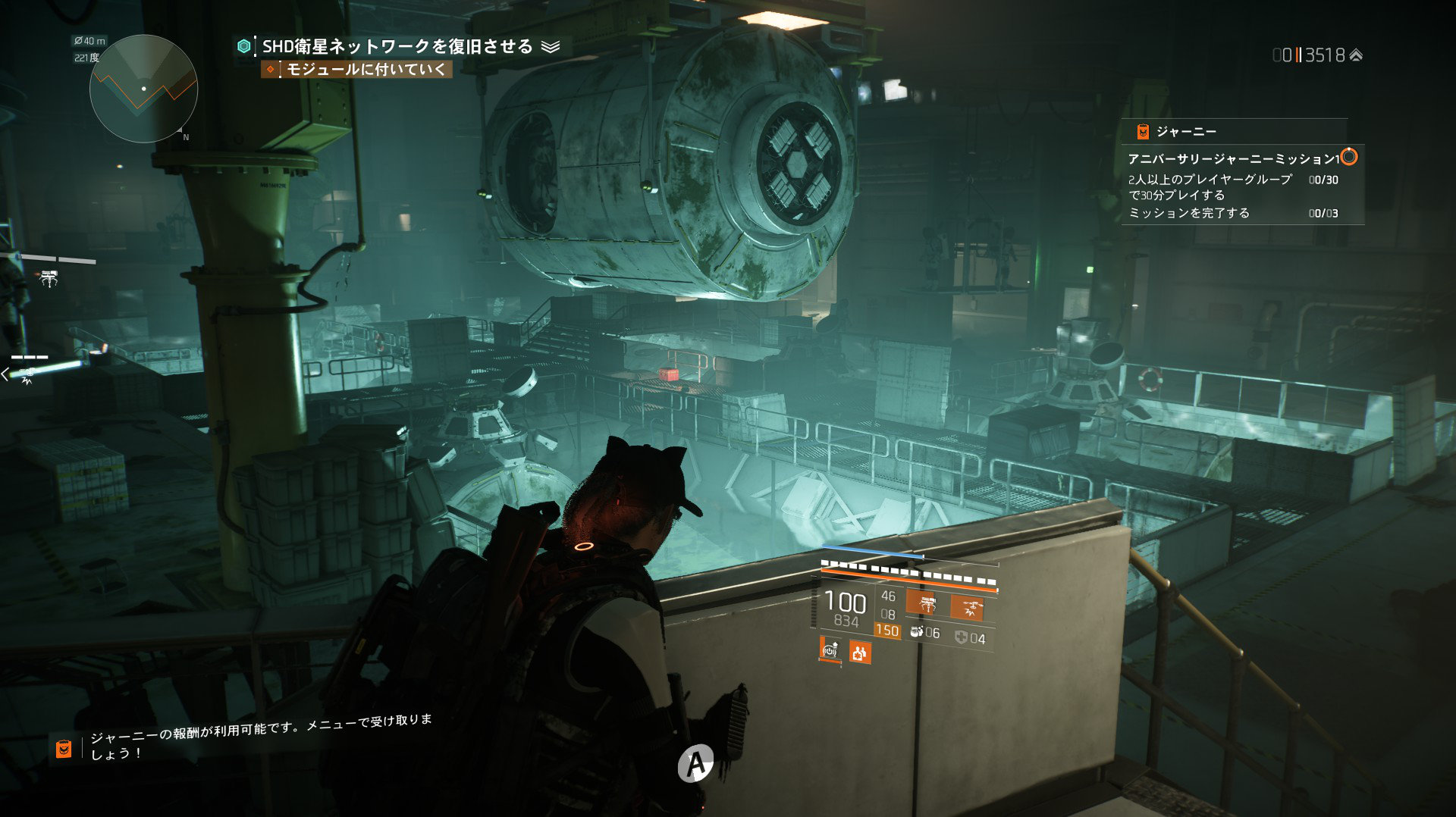Select the SHD衛星ネットワークを復旧させる mission objective
1456x817 pixels.
tap(397, 47)
